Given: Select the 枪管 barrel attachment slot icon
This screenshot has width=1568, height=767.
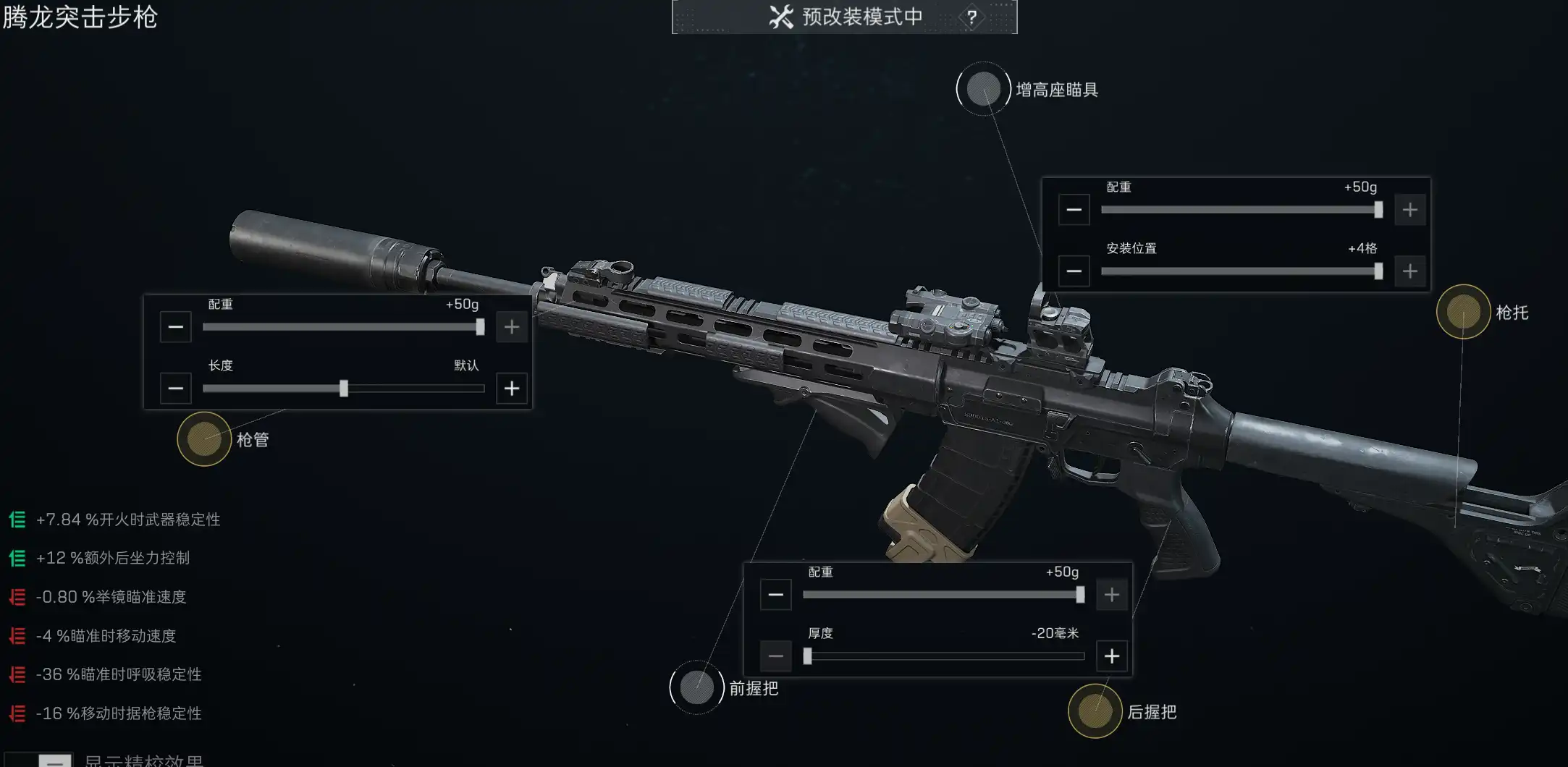Looking at the screenshot, I should pyautogui.click(x=203, y=440).
